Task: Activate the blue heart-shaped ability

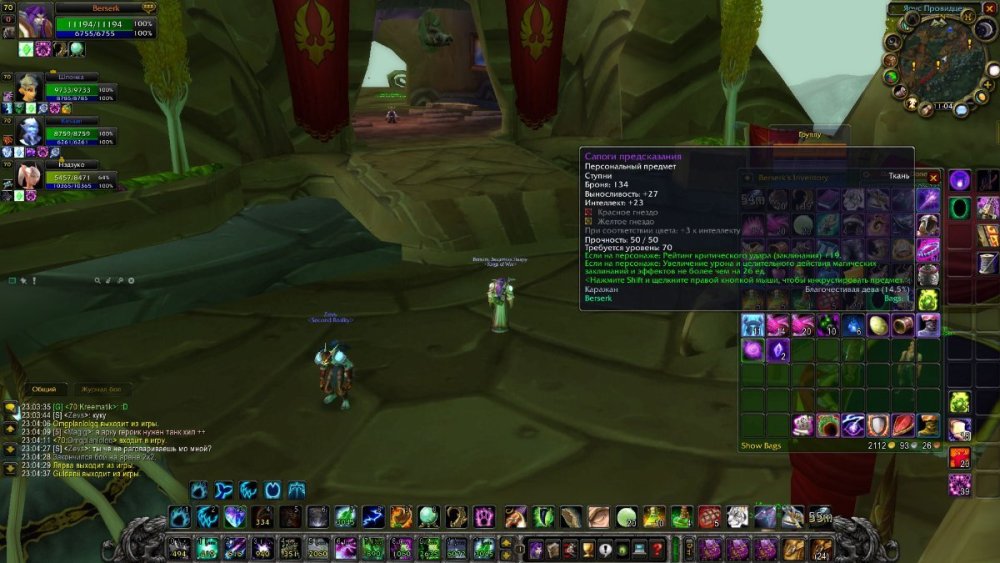Action: point(234,517)
